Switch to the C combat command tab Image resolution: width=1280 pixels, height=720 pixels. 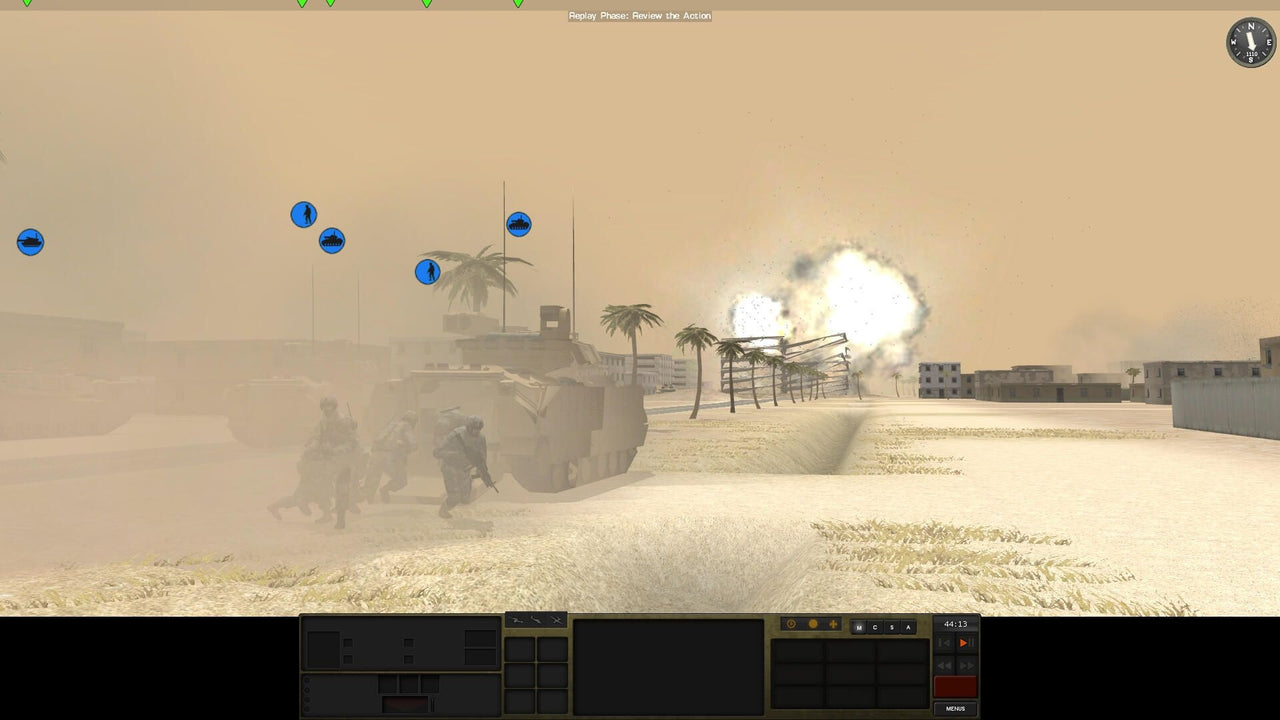click(x=875, y=625)
